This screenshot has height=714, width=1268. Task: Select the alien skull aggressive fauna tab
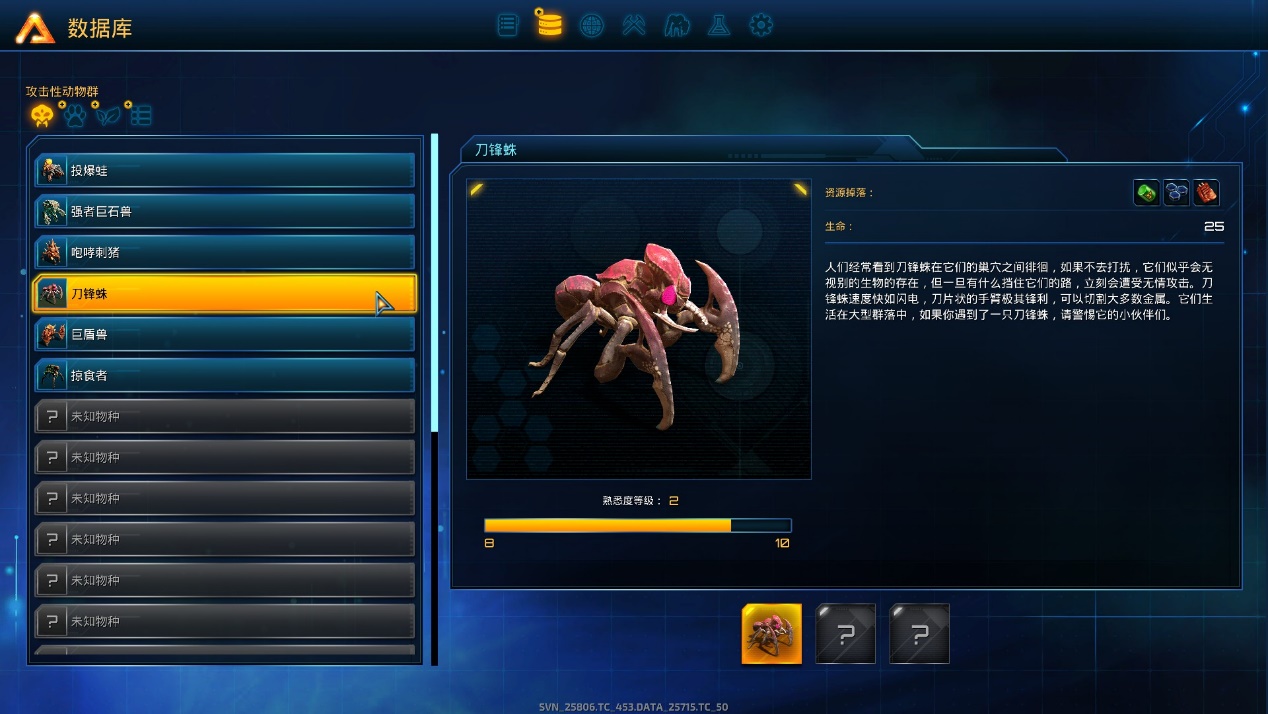point(42,116)
